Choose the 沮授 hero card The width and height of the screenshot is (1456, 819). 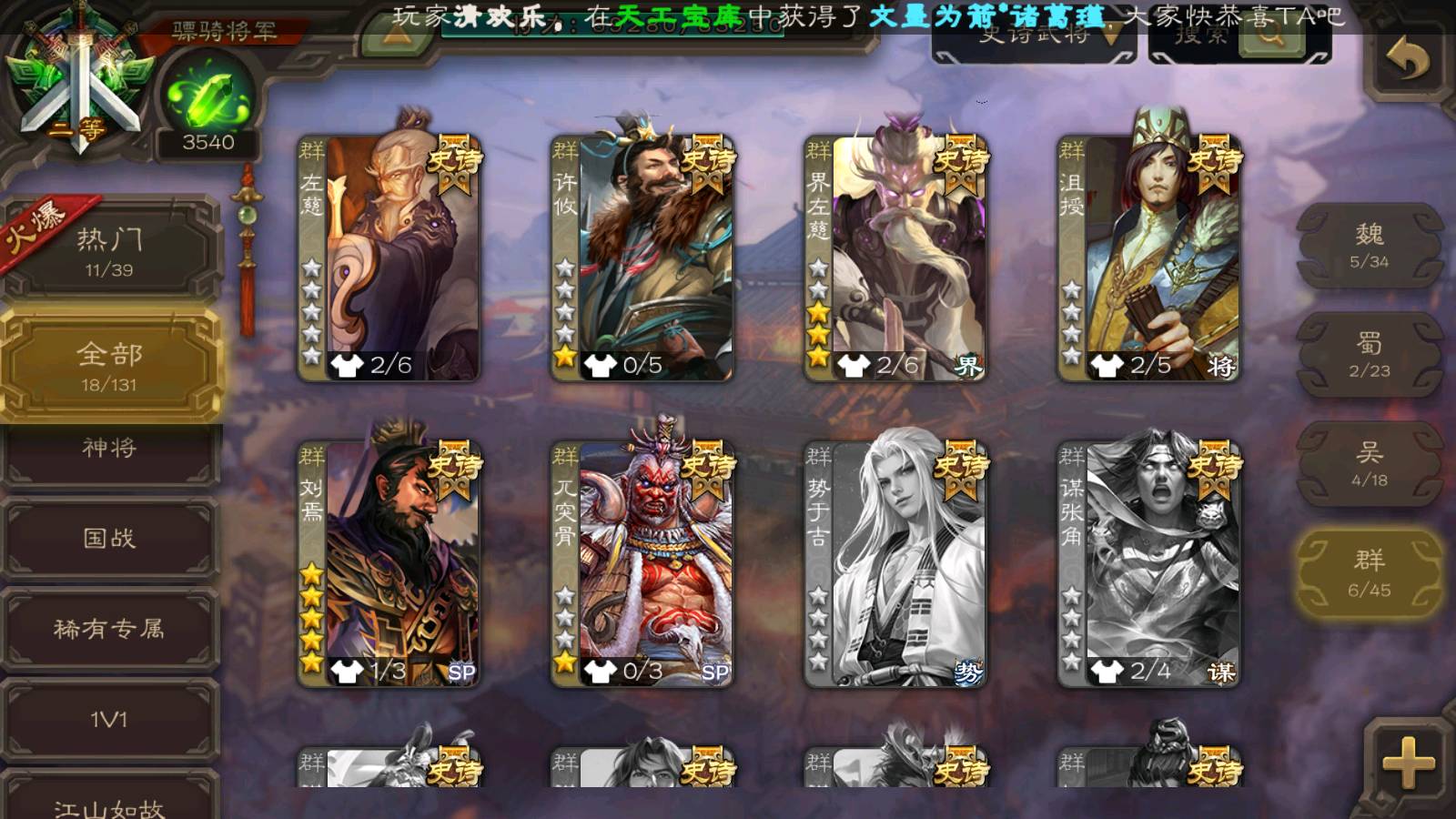coord(1148,257)
